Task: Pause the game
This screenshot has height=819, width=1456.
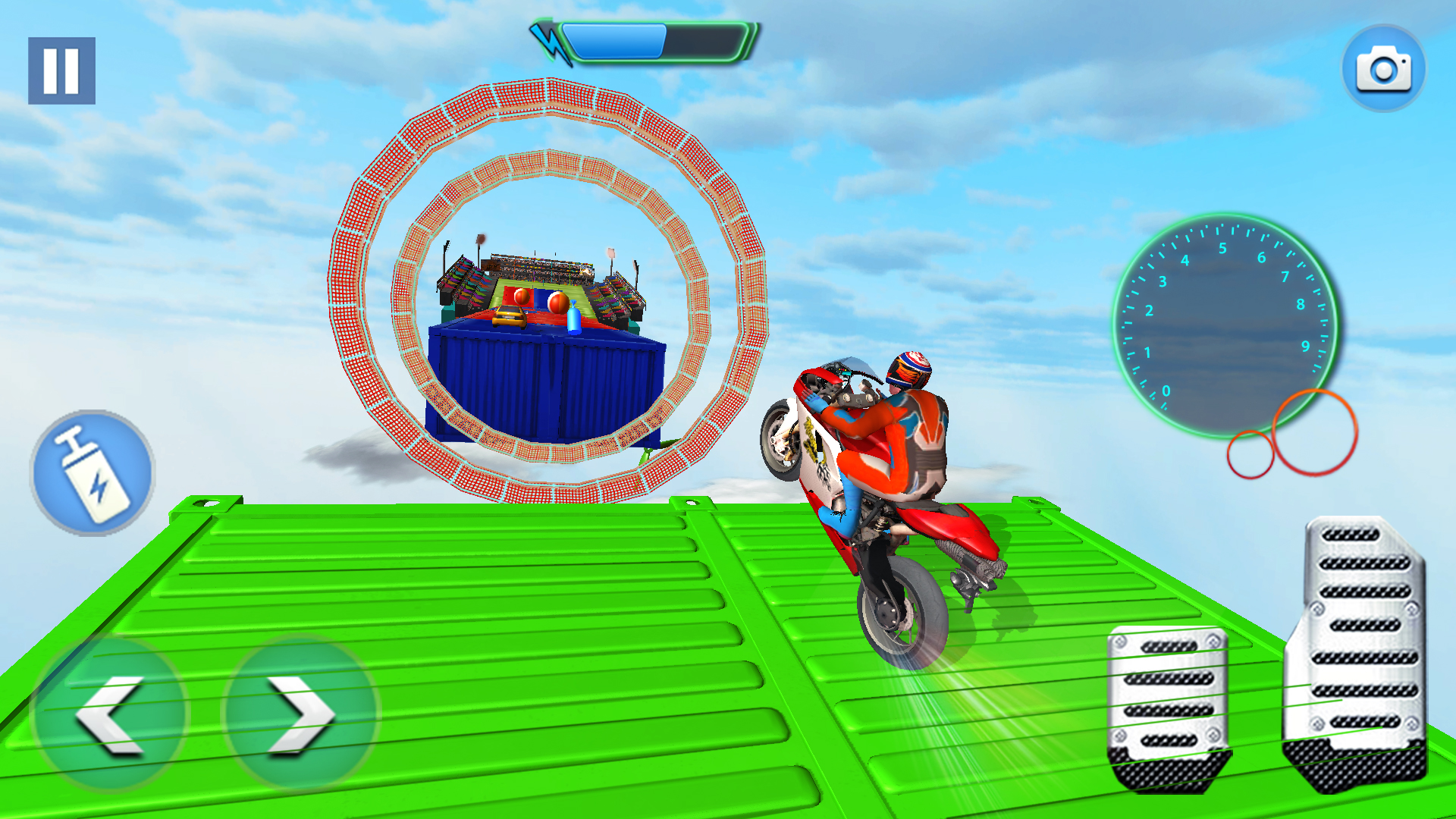Action: [62, 71]
